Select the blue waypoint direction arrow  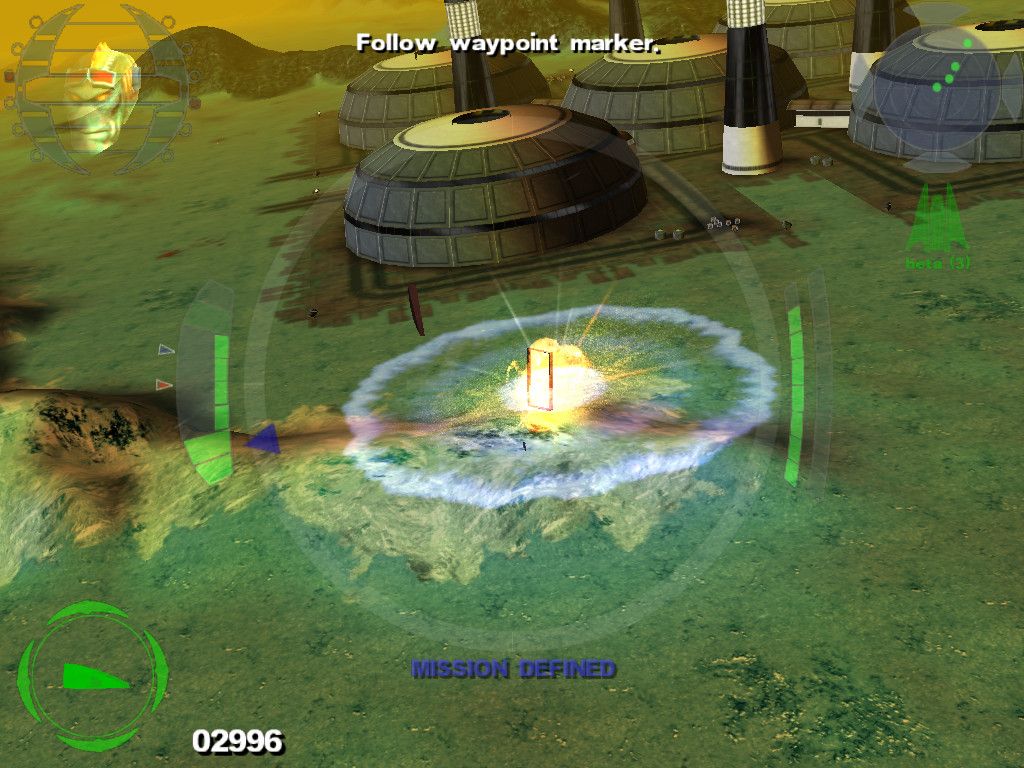tap(262, 438)
